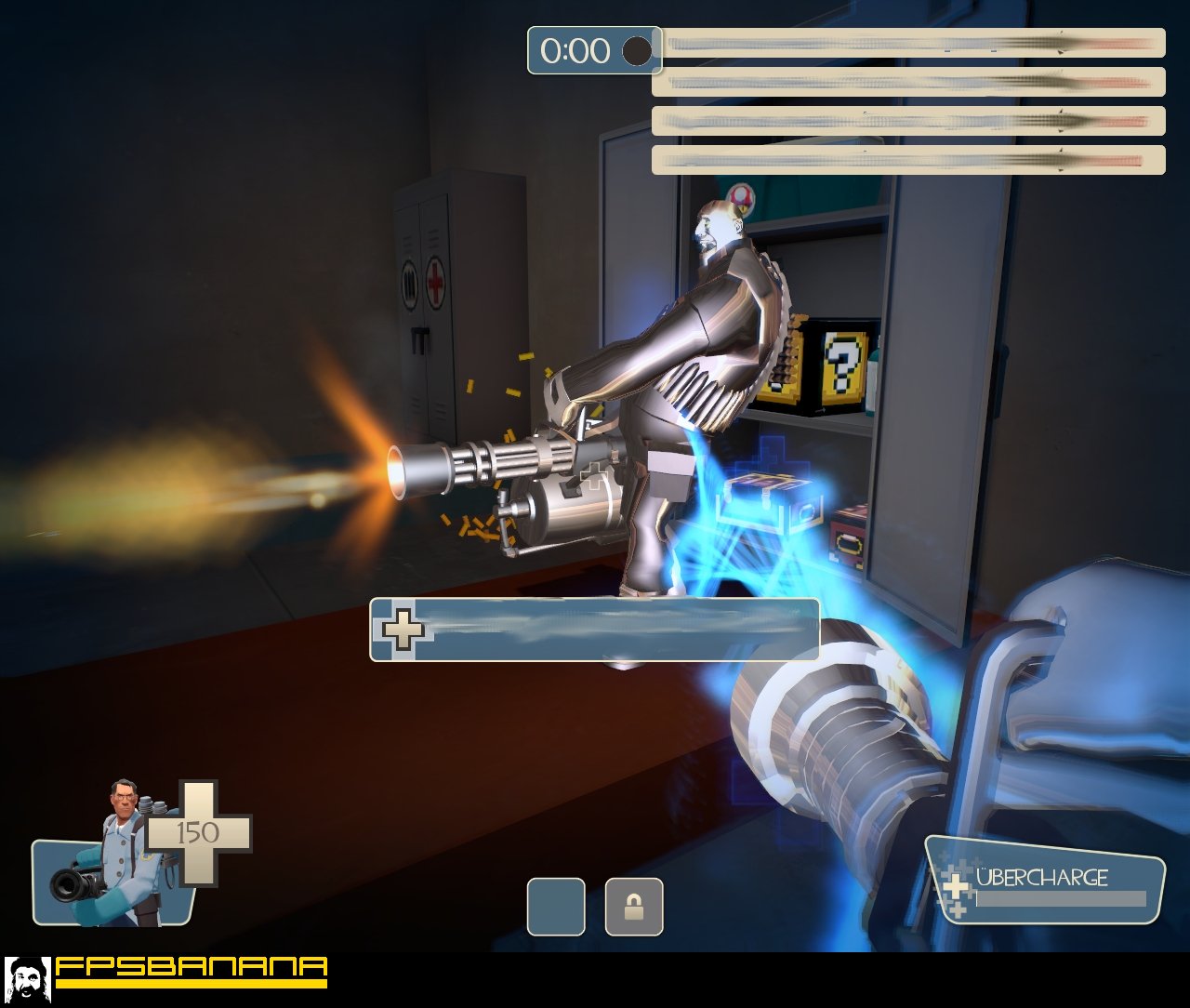Click the round timer stopwatch icon
The height and width of the screenshot is (1008, 1190).
[638, 52]
